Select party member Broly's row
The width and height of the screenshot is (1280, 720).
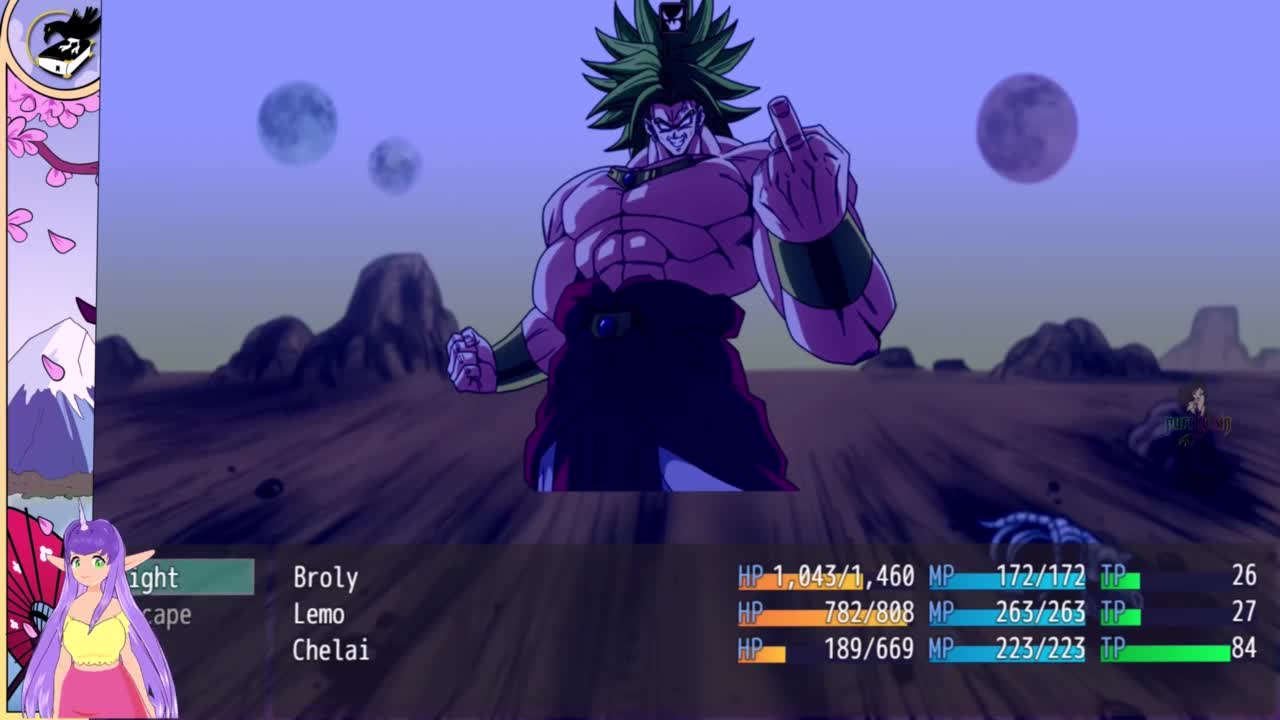326,577
